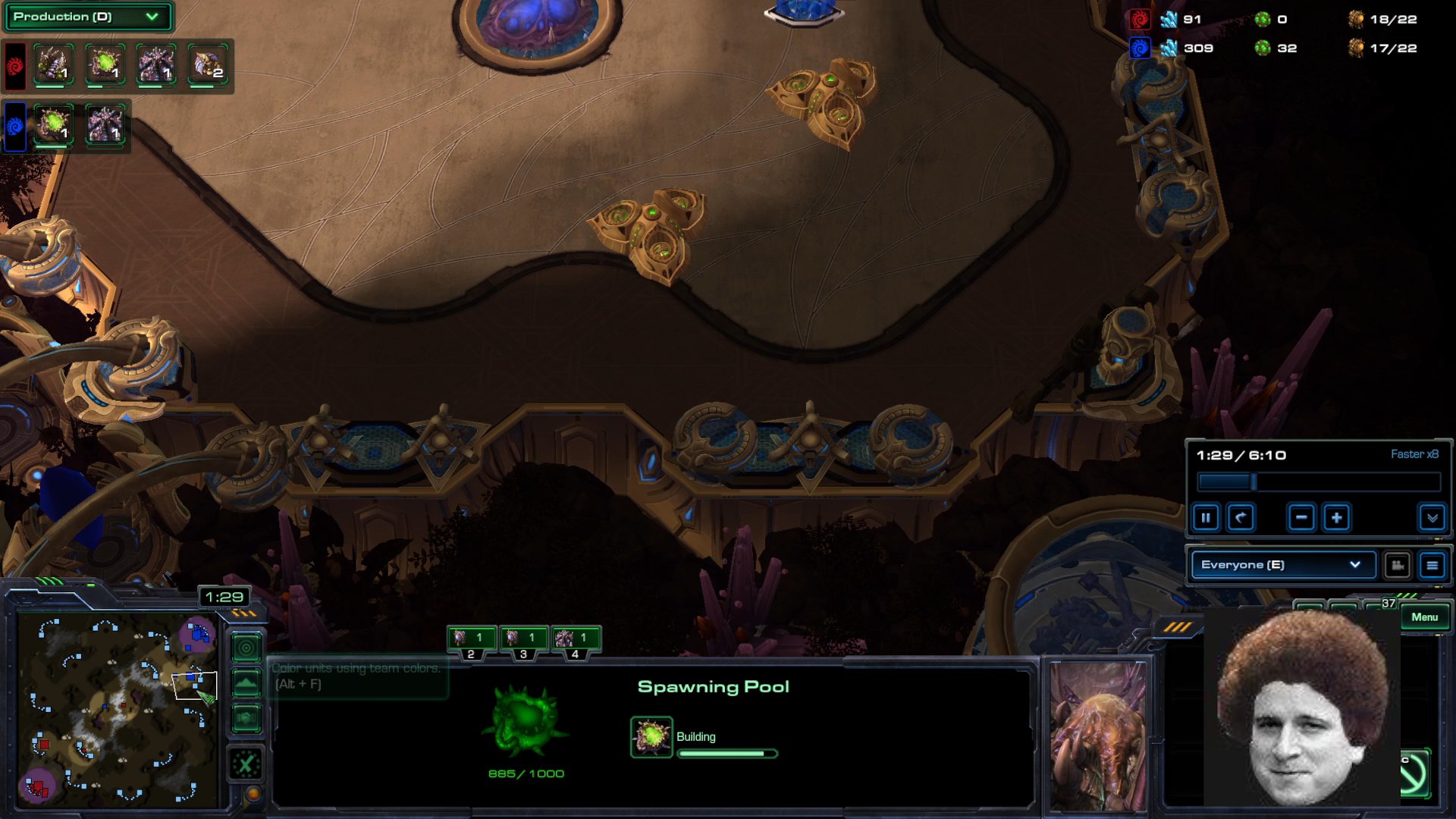The width and height of the screenshot is (1456, 819).
Task: Pause the replay with the pause control
Action: 1206,518
